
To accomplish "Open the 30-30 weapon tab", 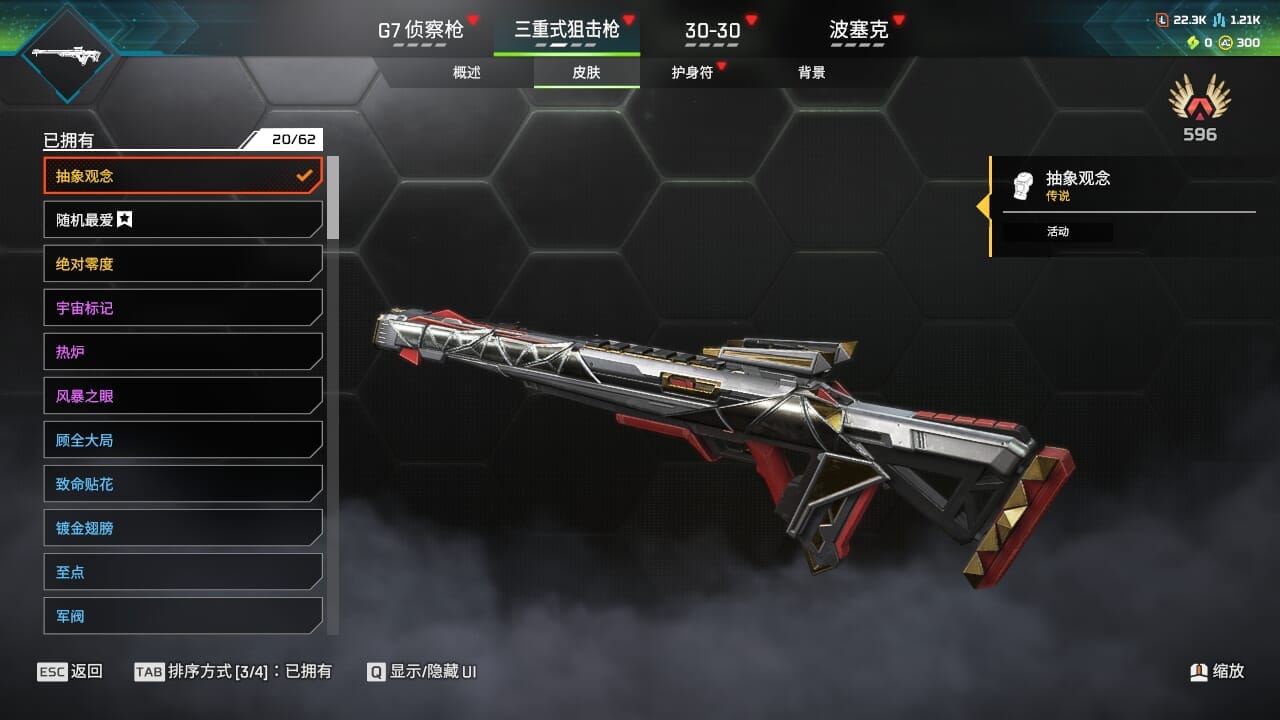I will (712, 30).
